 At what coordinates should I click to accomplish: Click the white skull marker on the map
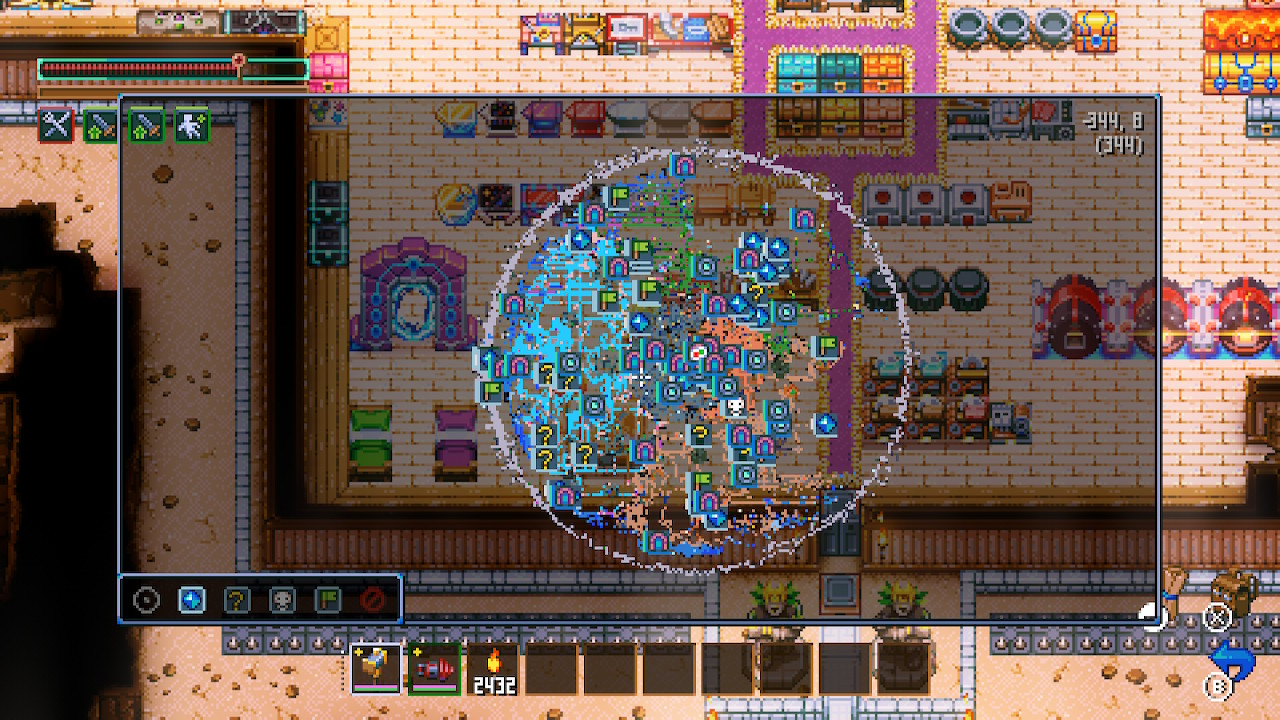734,407
